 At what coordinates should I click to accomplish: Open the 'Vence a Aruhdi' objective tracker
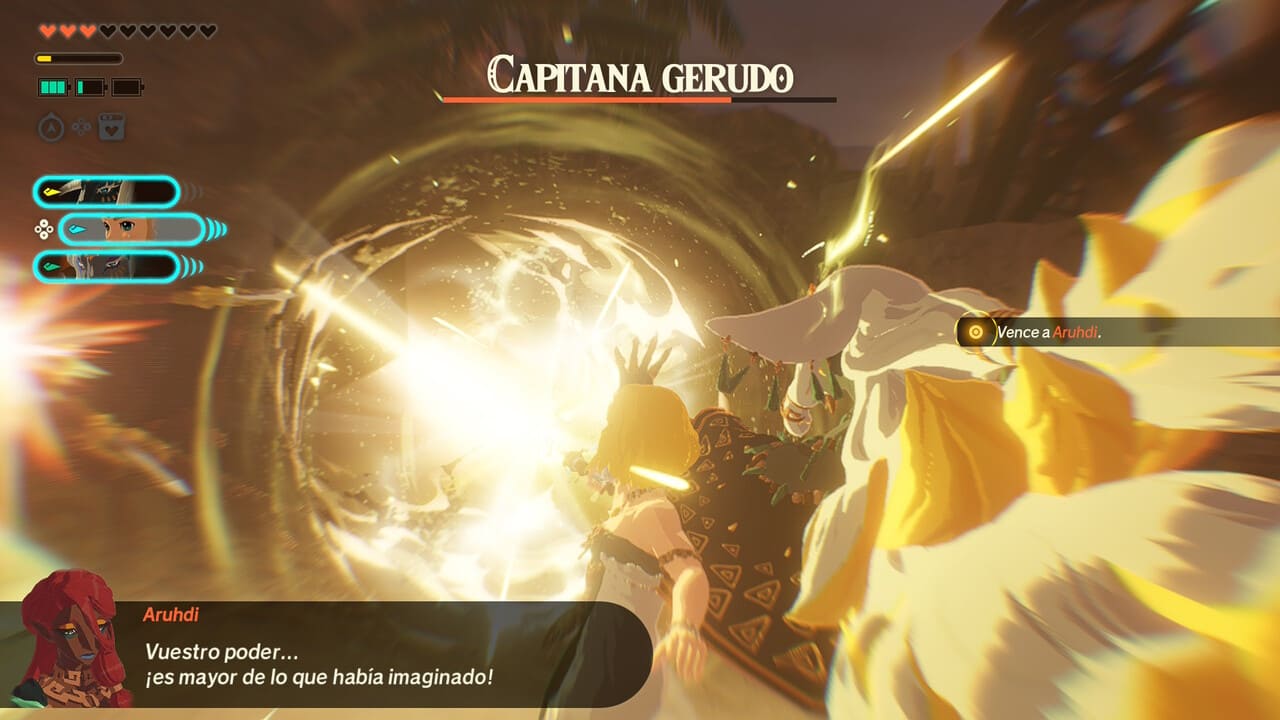(1045, 332)
